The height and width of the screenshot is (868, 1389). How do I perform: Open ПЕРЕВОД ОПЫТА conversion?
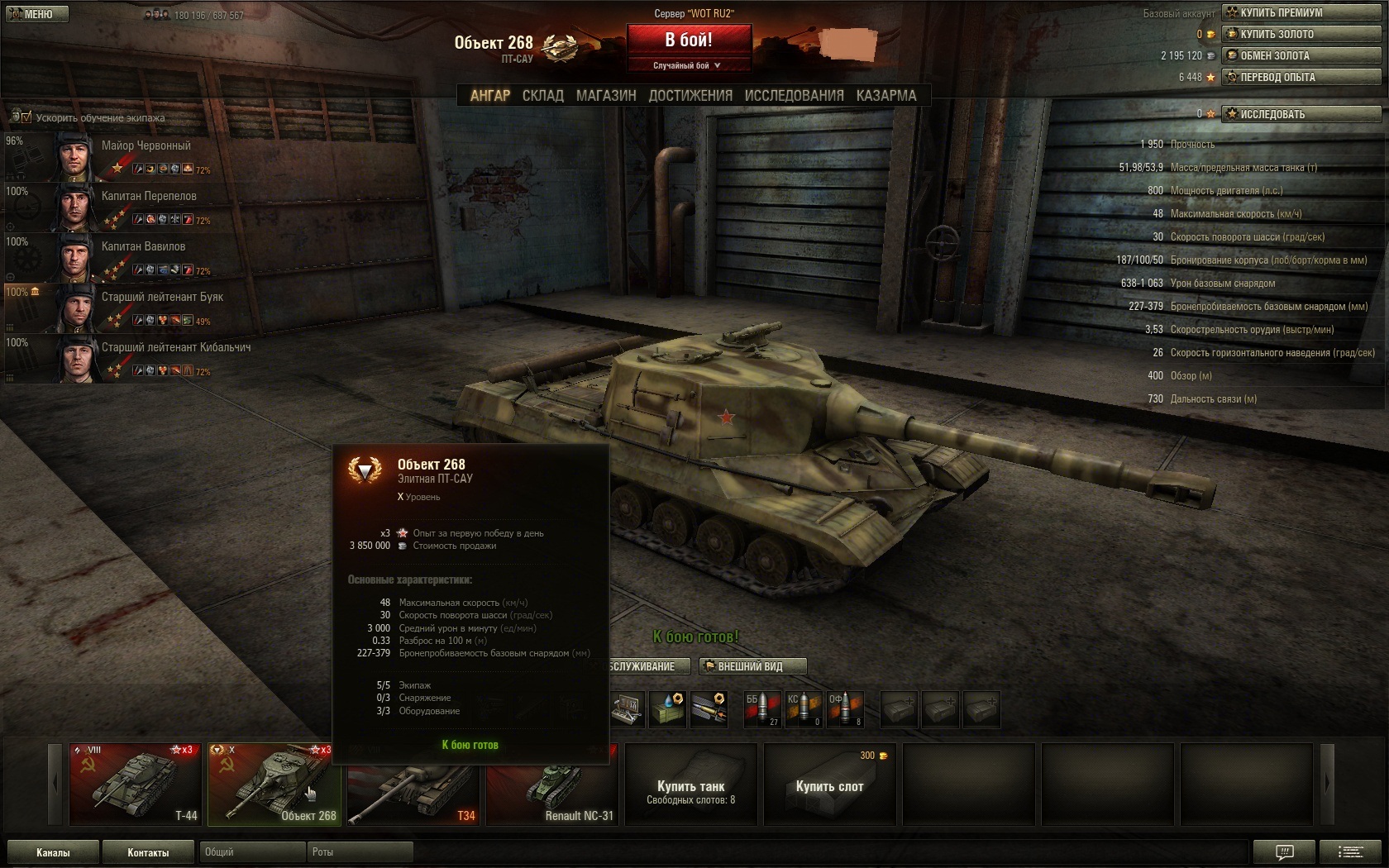pyautogui.click(x=1301, y=77)
